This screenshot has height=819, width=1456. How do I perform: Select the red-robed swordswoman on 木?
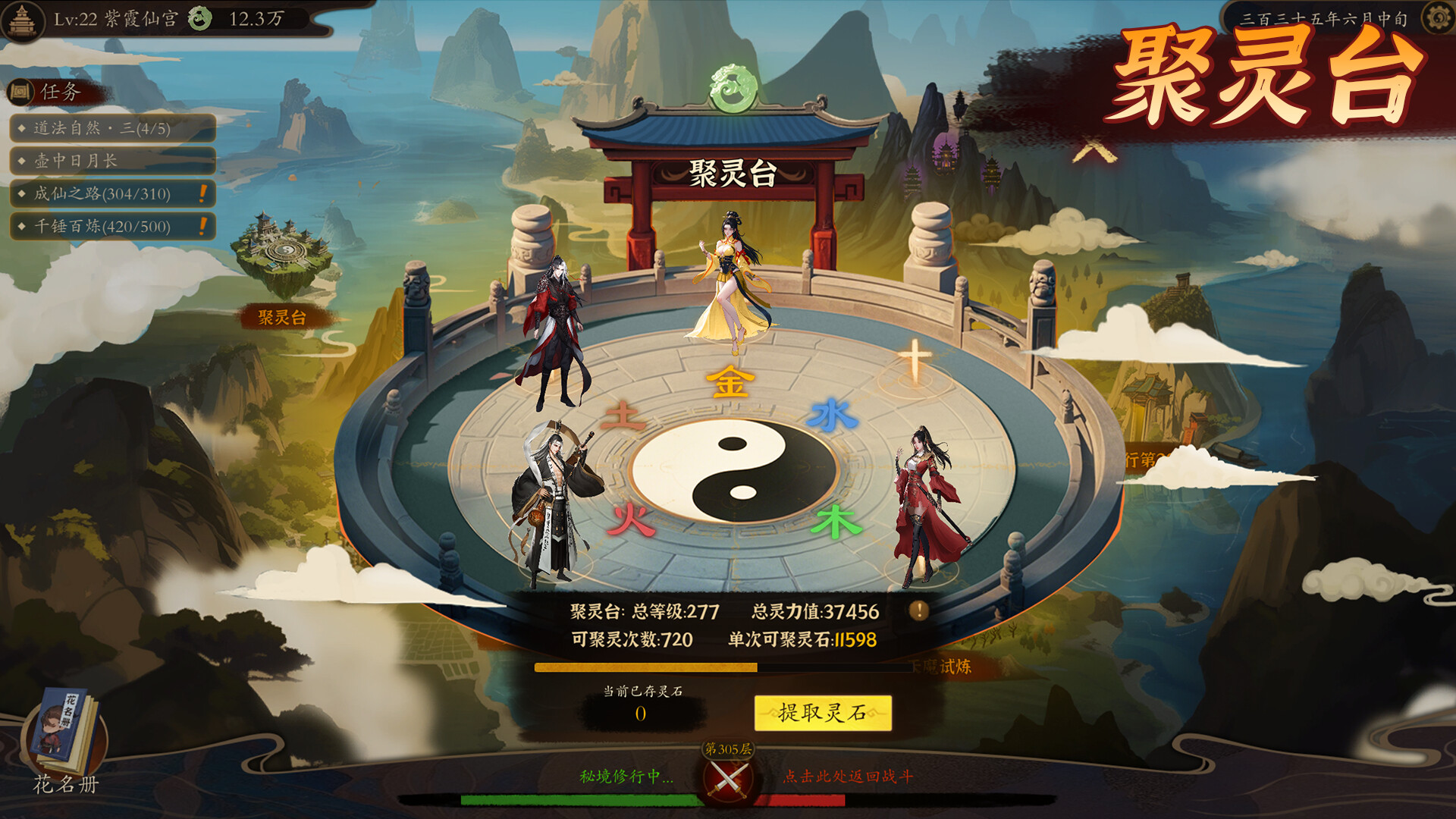pos(927,504)
